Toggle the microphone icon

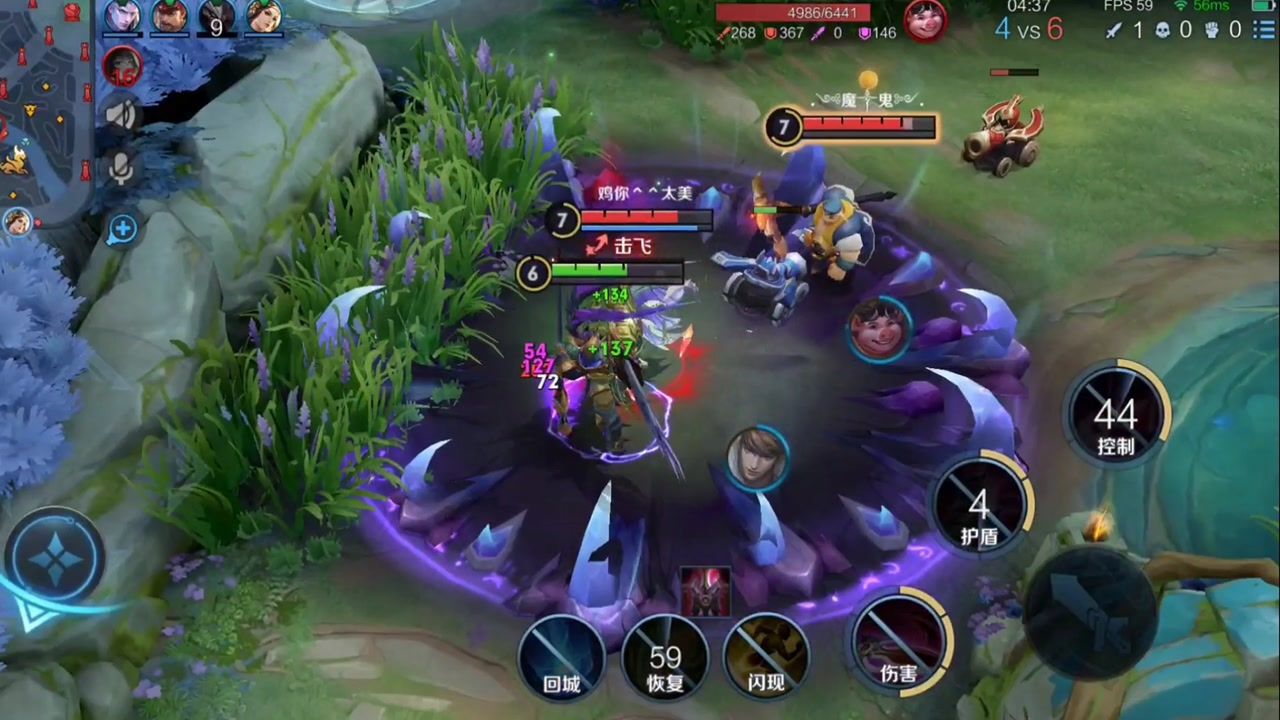pyautogui.click(x=122, y=168)
